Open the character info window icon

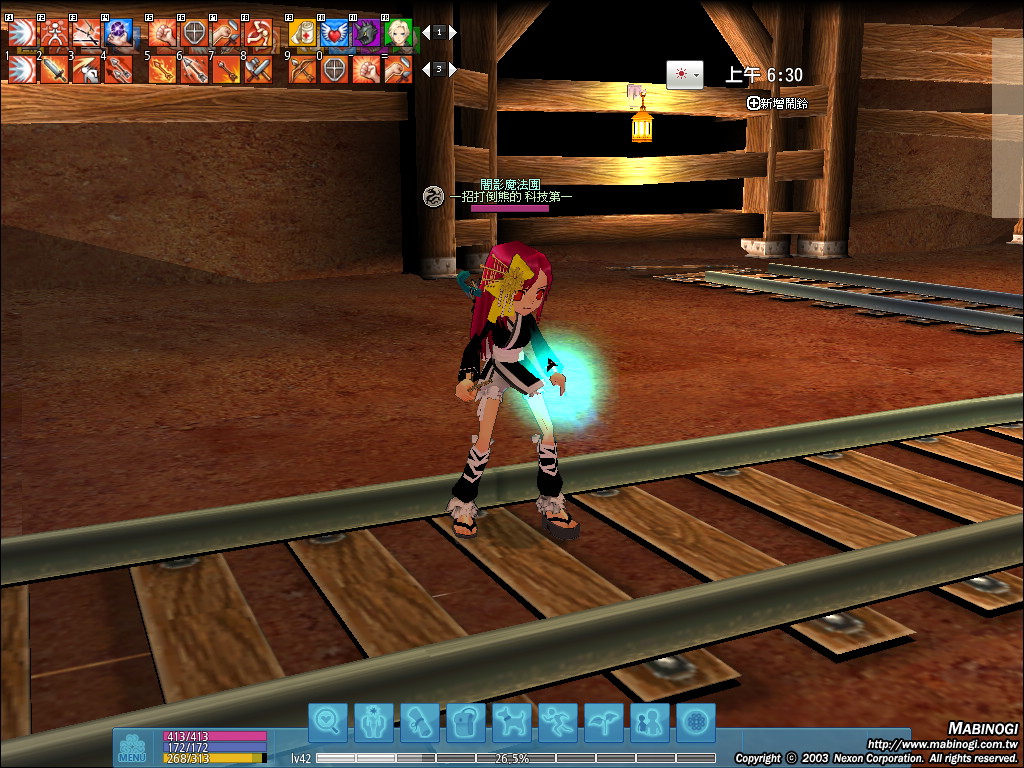click(x=374, y=719)
